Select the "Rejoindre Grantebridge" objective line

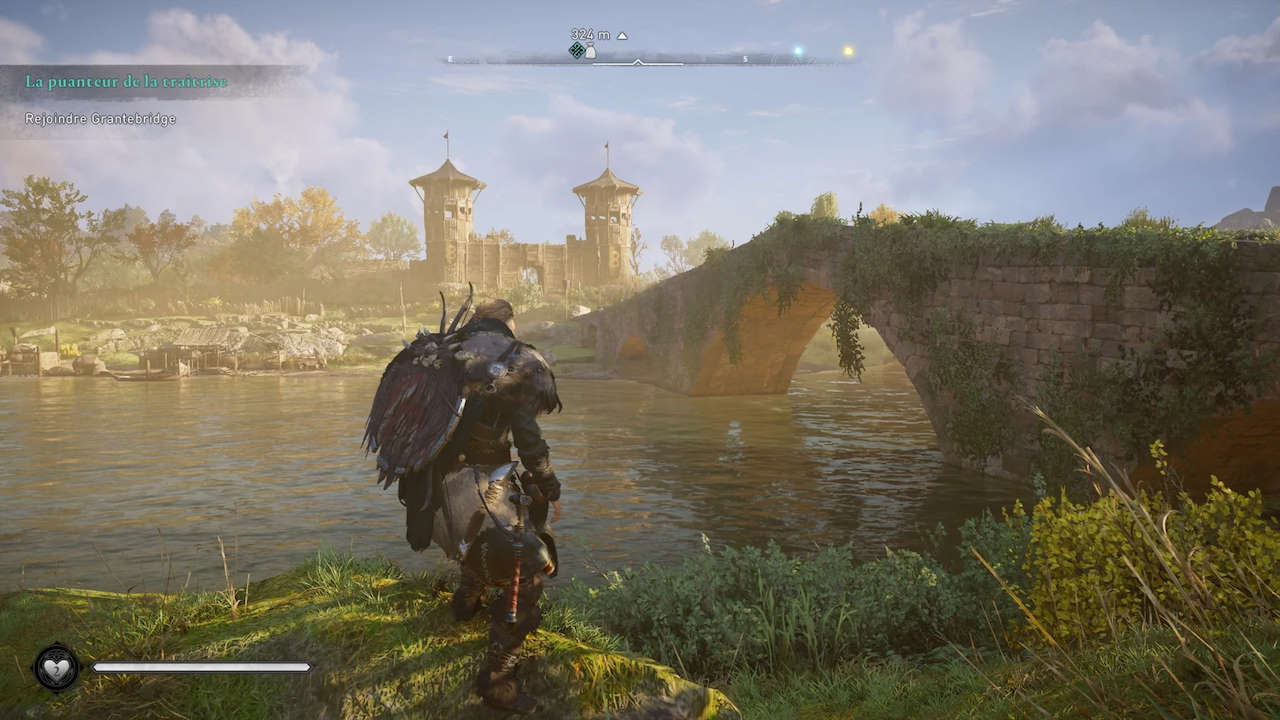101,119
